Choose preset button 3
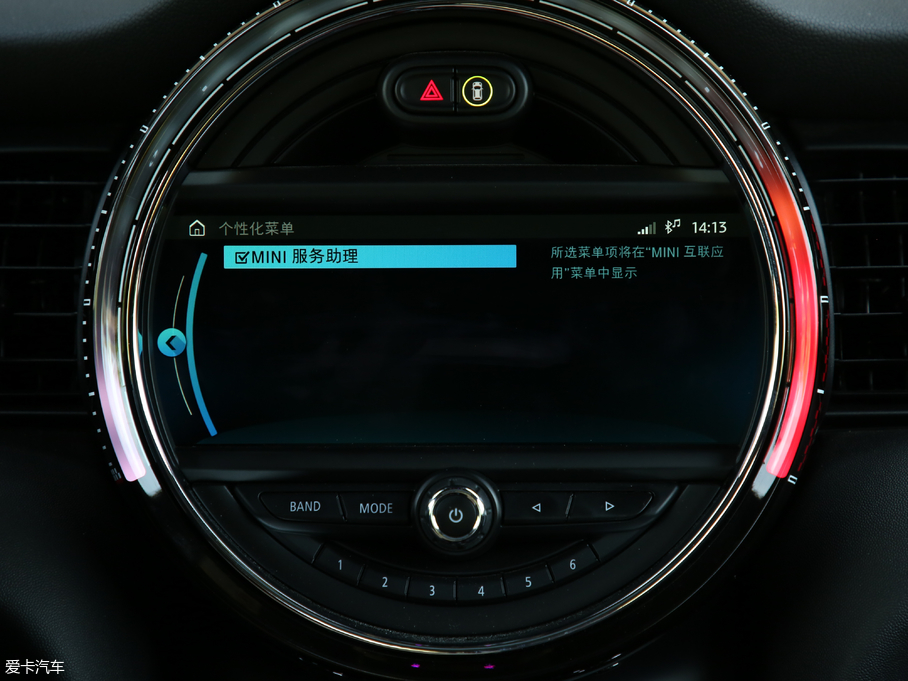Screen dimensions: 908x681 point(432,590)
